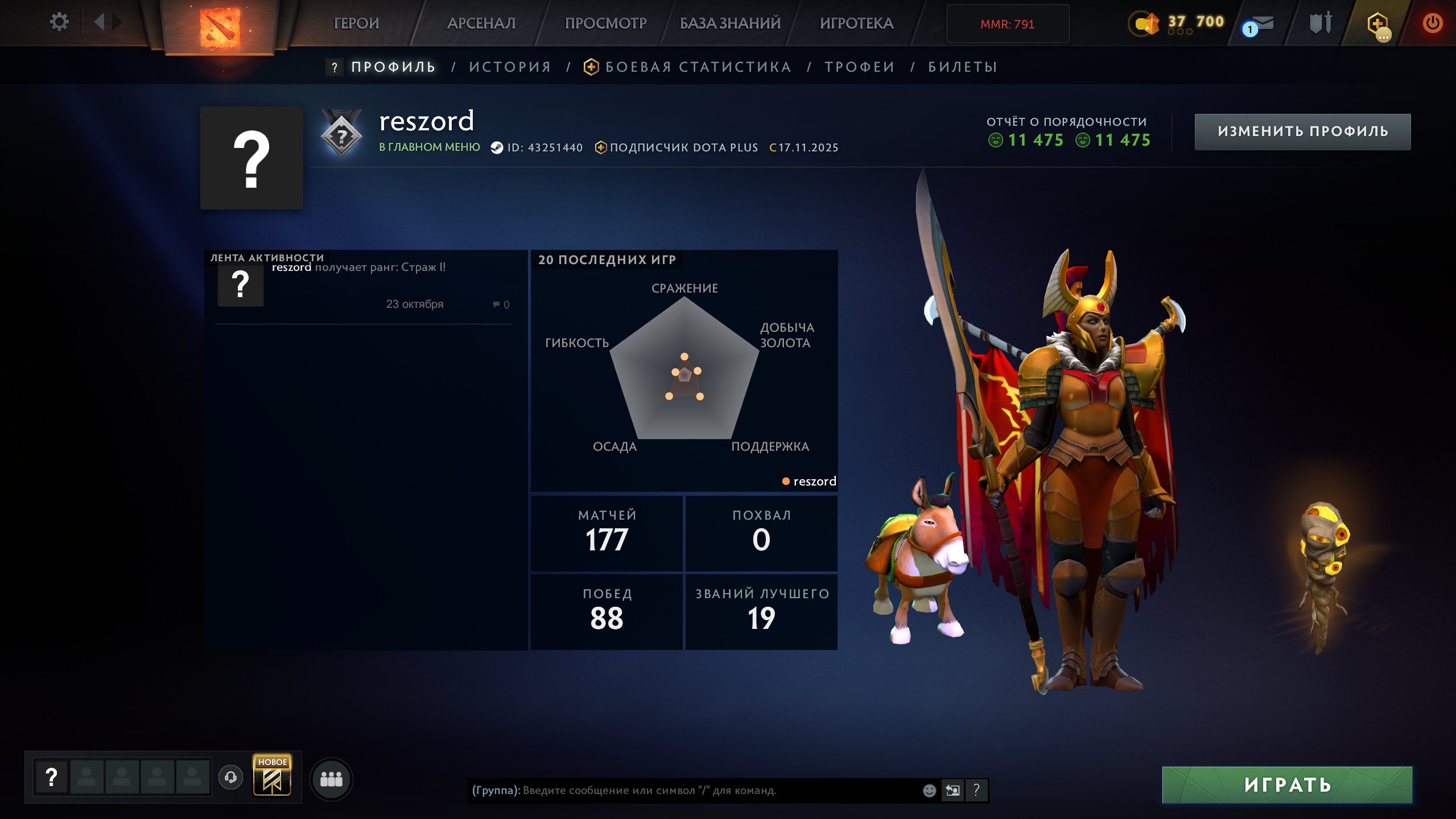Open the Armory shield-and-sword icon
1456x819 pixels.
(1322, 23)
